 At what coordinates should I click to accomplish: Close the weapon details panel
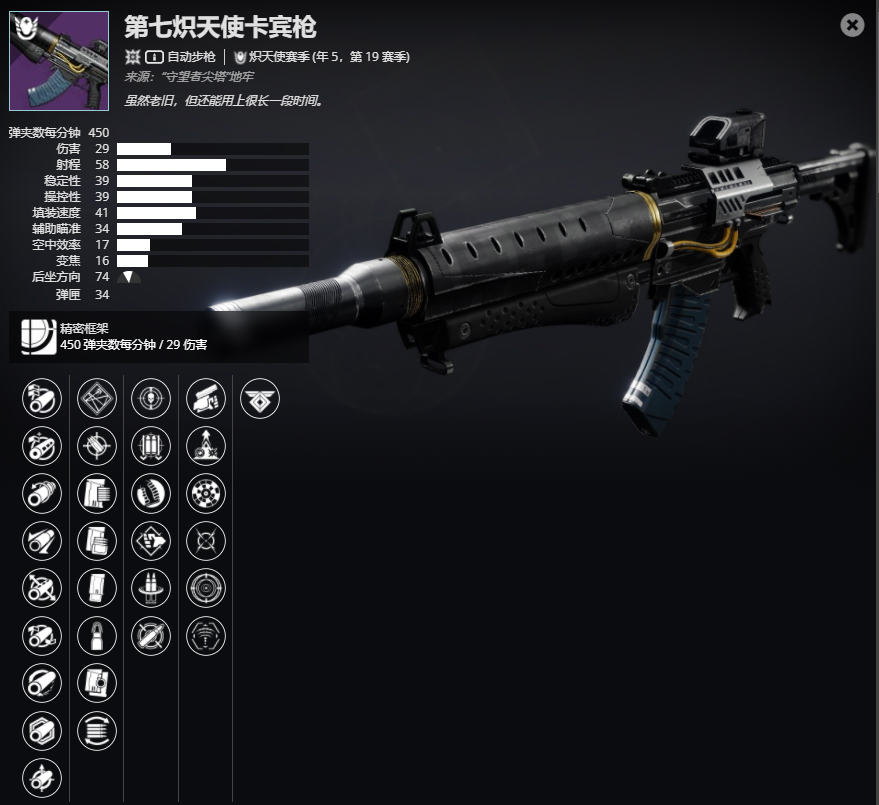point(852,25)
